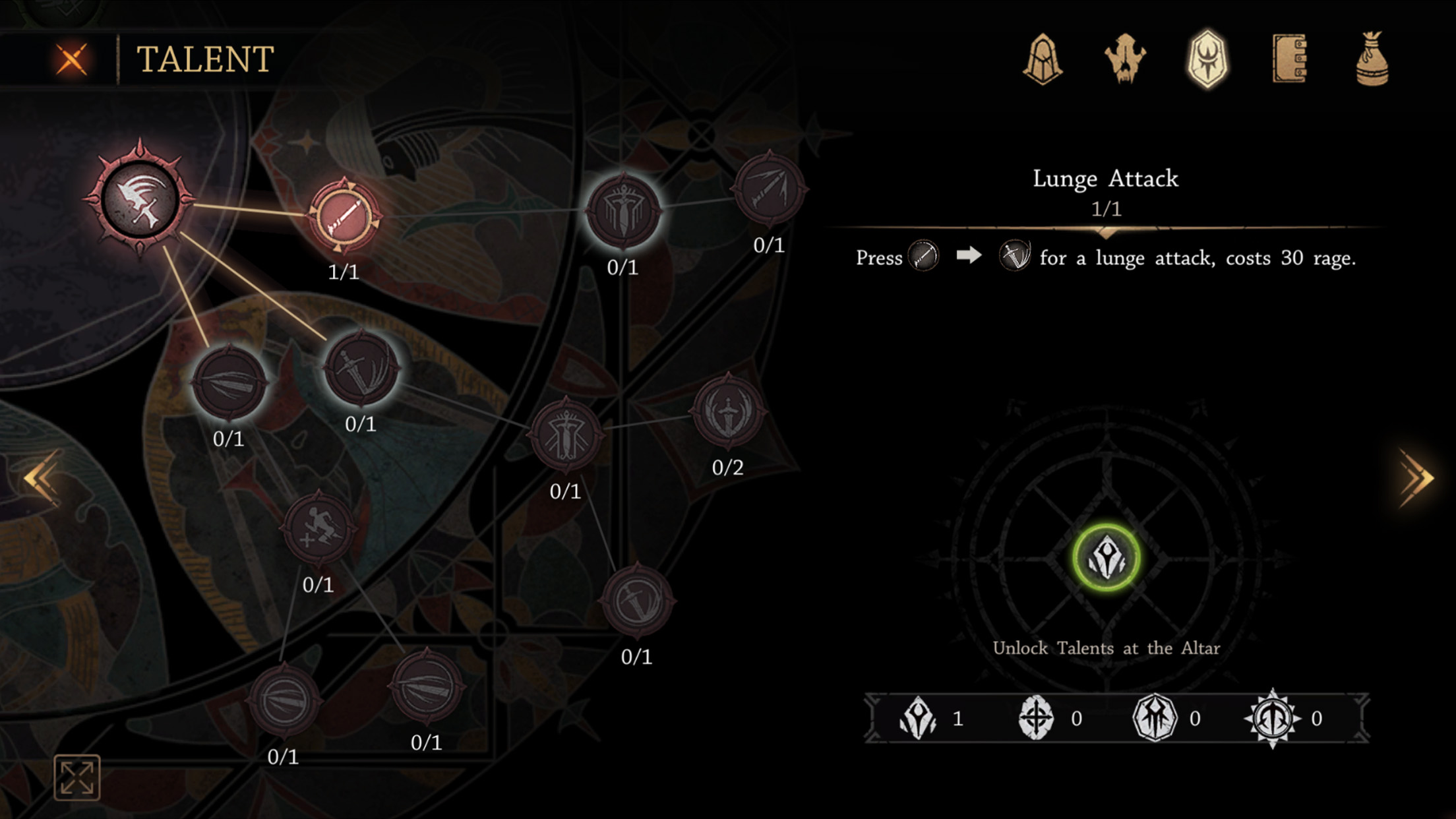Select the triple arrows talent node
Viewport: 1456px width, 819px height.
click(x=769, y=189)
